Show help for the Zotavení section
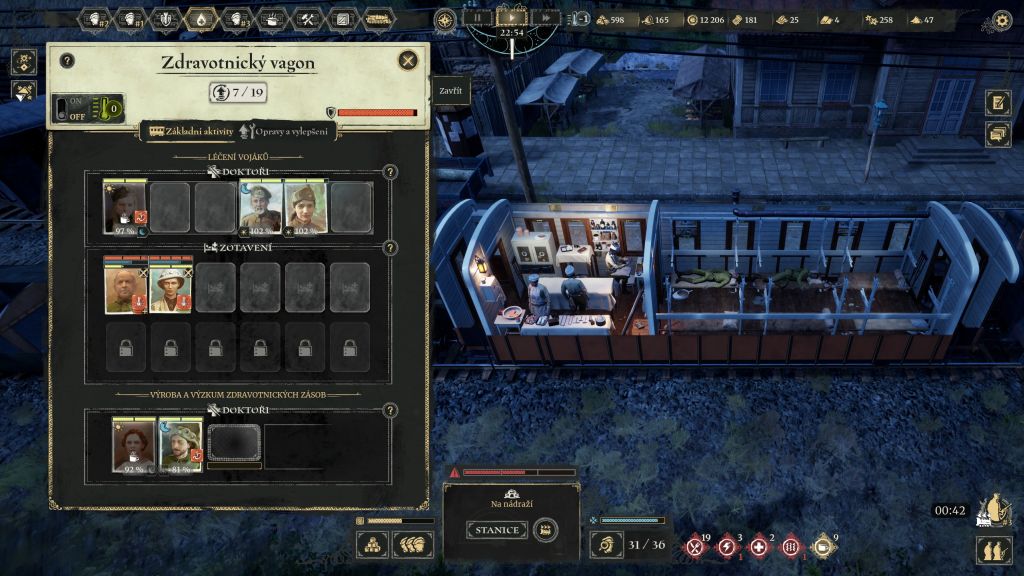 tap(390, 248)
